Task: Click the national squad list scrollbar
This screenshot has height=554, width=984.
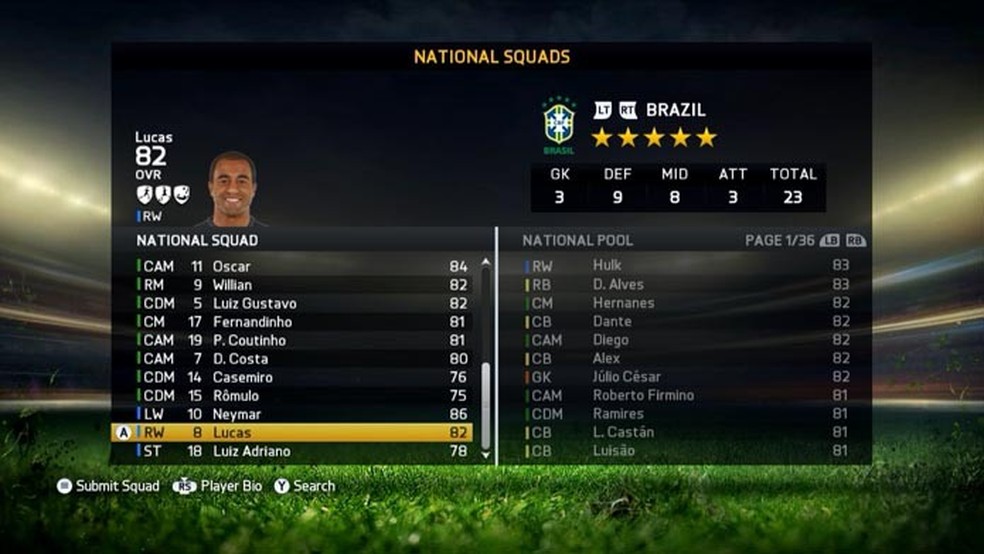Action: click(486, 400)
